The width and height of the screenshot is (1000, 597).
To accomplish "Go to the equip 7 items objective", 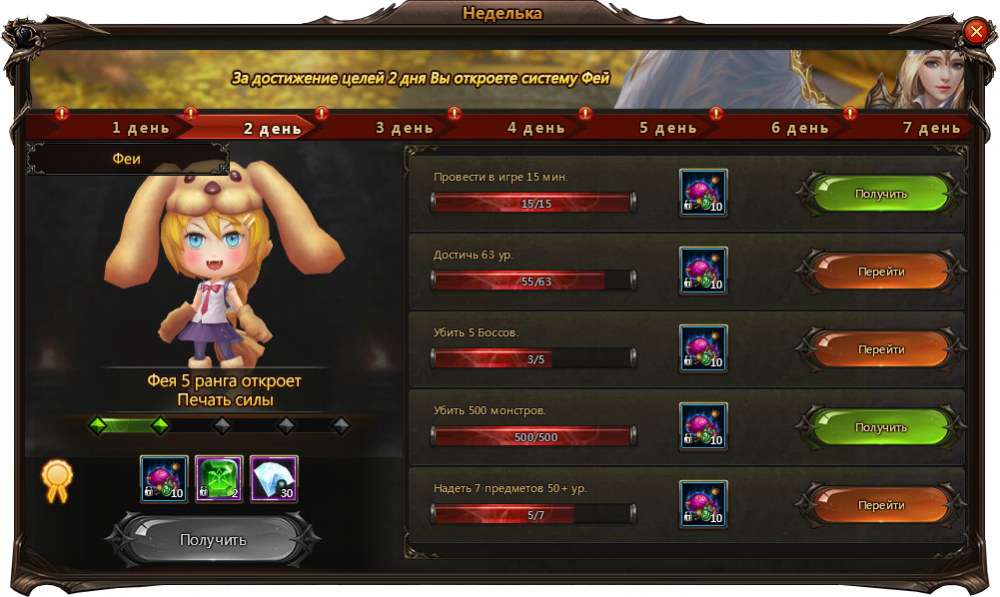I will (881, 505).
